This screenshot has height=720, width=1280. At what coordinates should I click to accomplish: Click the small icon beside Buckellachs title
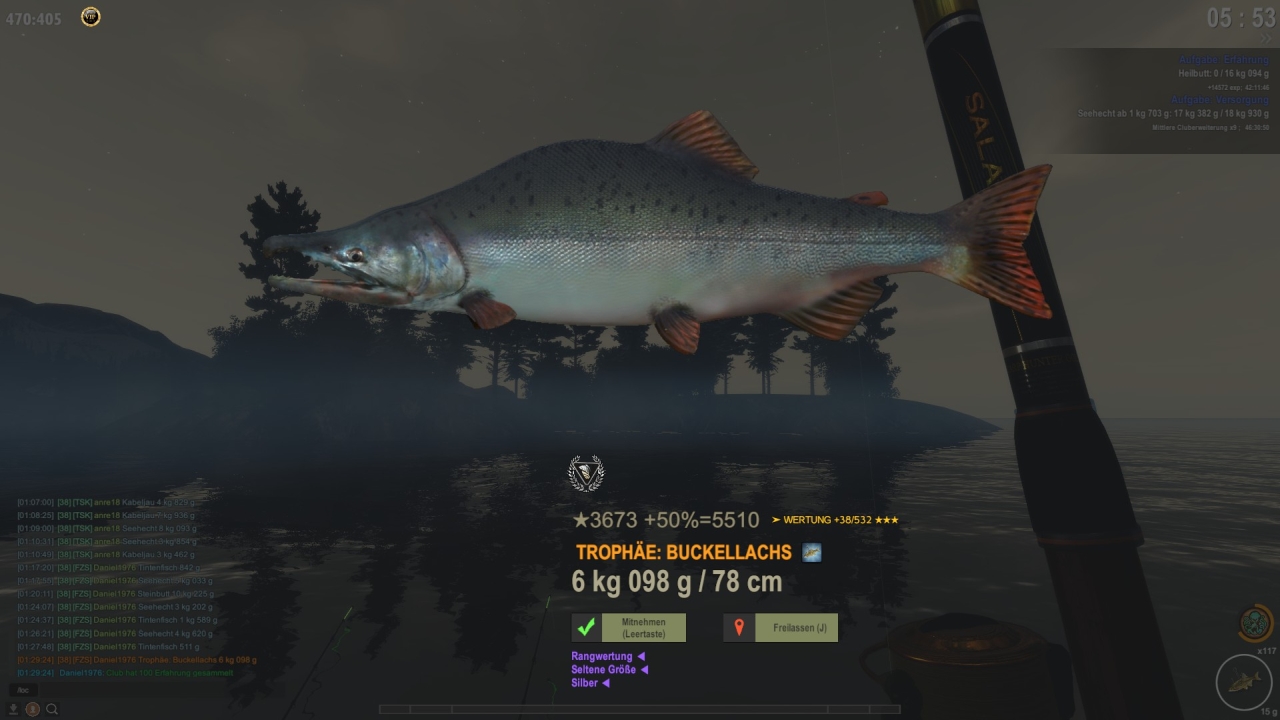click(x=812, y=553)
